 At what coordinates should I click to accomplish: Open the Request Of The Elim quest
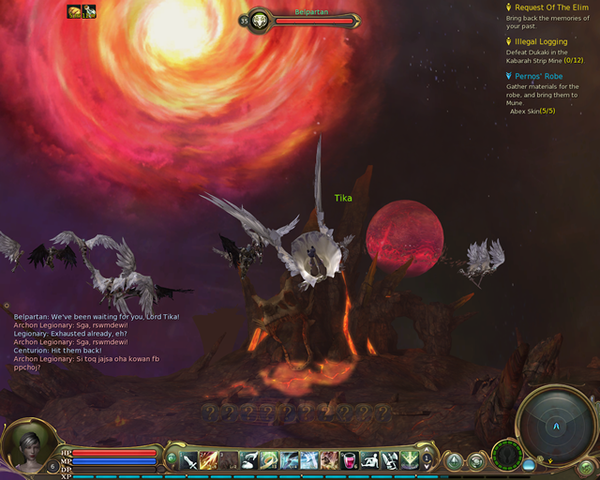click(x=548, y=7)
